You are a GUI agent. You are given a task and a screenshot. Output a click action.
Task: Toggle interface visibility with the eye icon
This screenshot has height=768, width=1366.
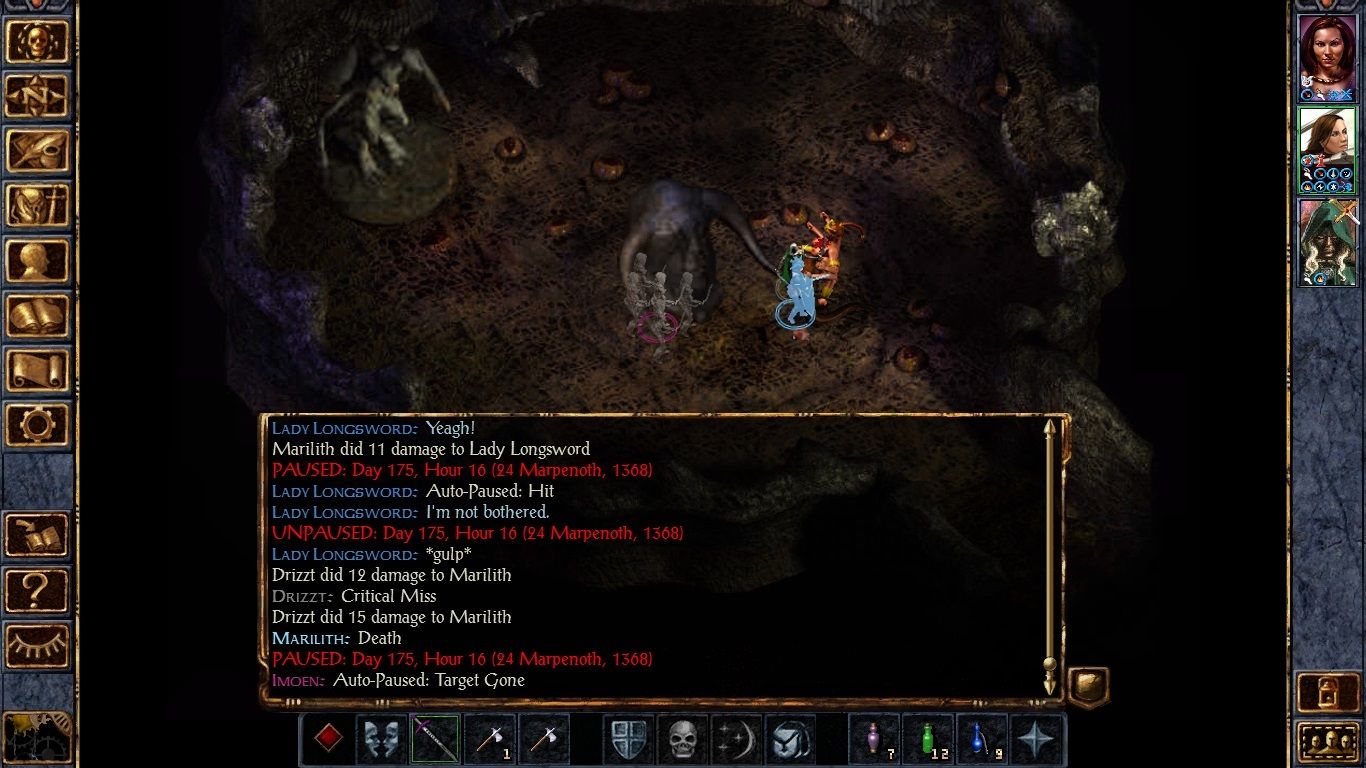(x=37, y=645)
